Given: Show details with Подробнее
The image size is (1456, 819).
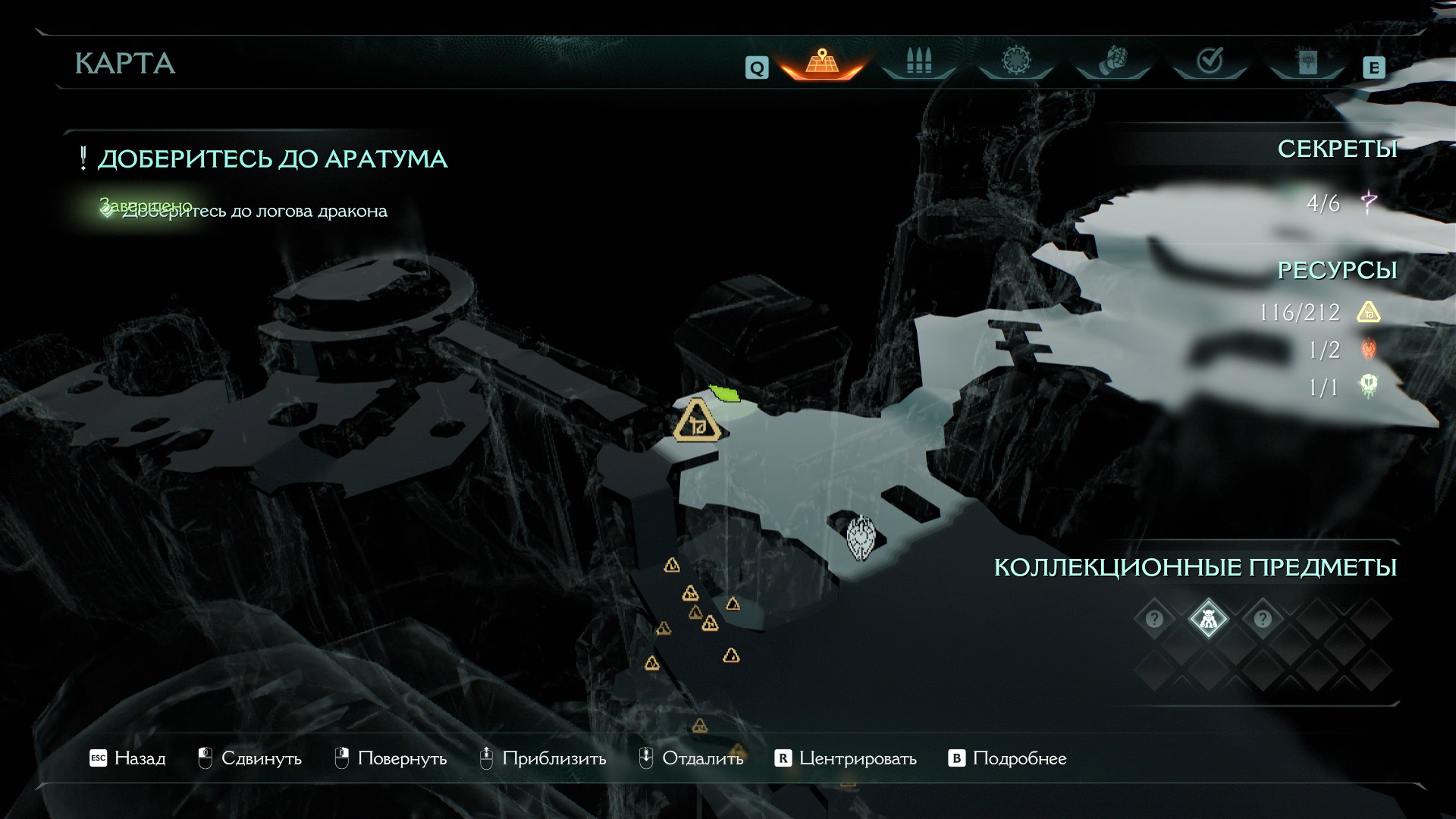Looking at the screenshot, I should pos(1008,758).
